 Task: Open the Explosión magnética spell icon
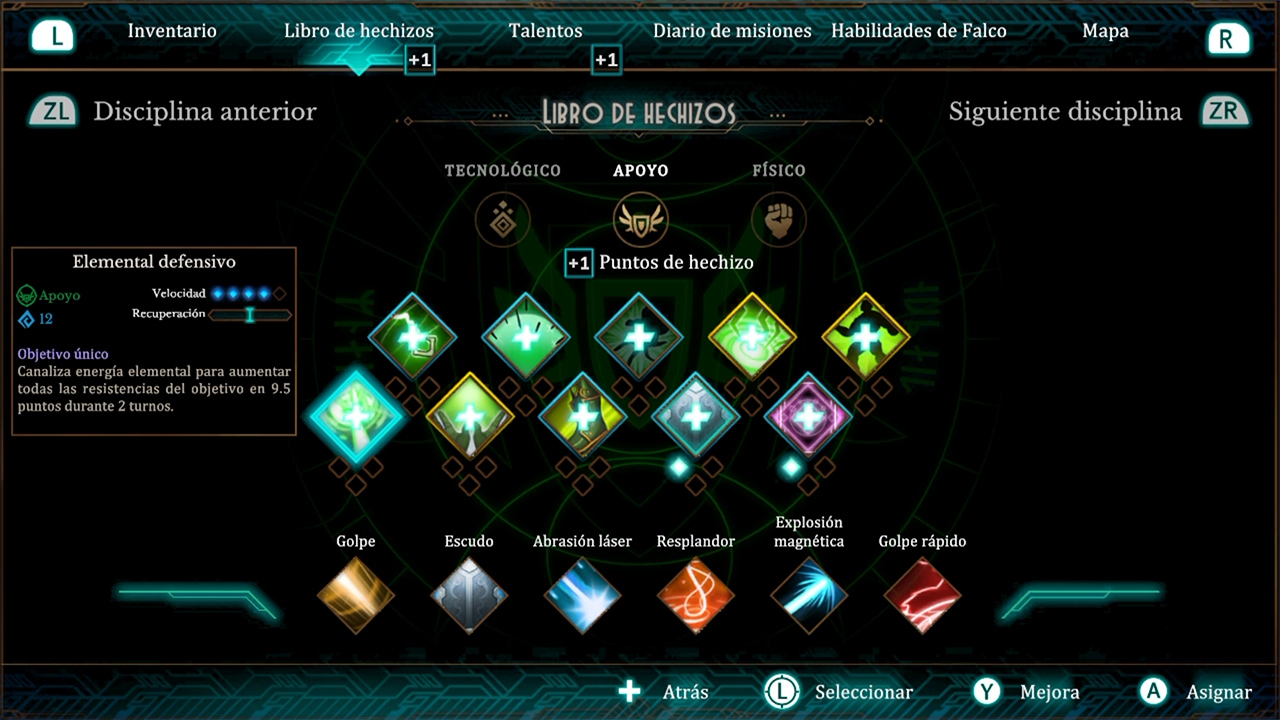click(809, 595)
